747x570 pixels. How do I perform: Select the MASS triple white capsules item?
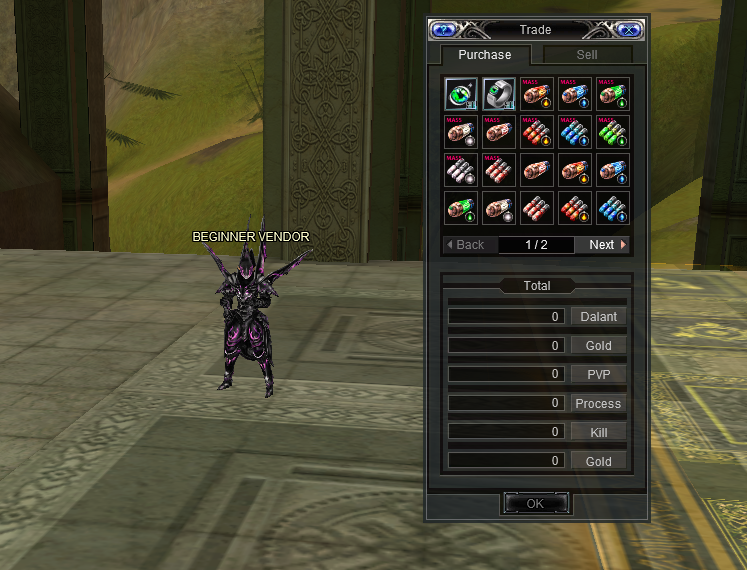pos(460,169)
